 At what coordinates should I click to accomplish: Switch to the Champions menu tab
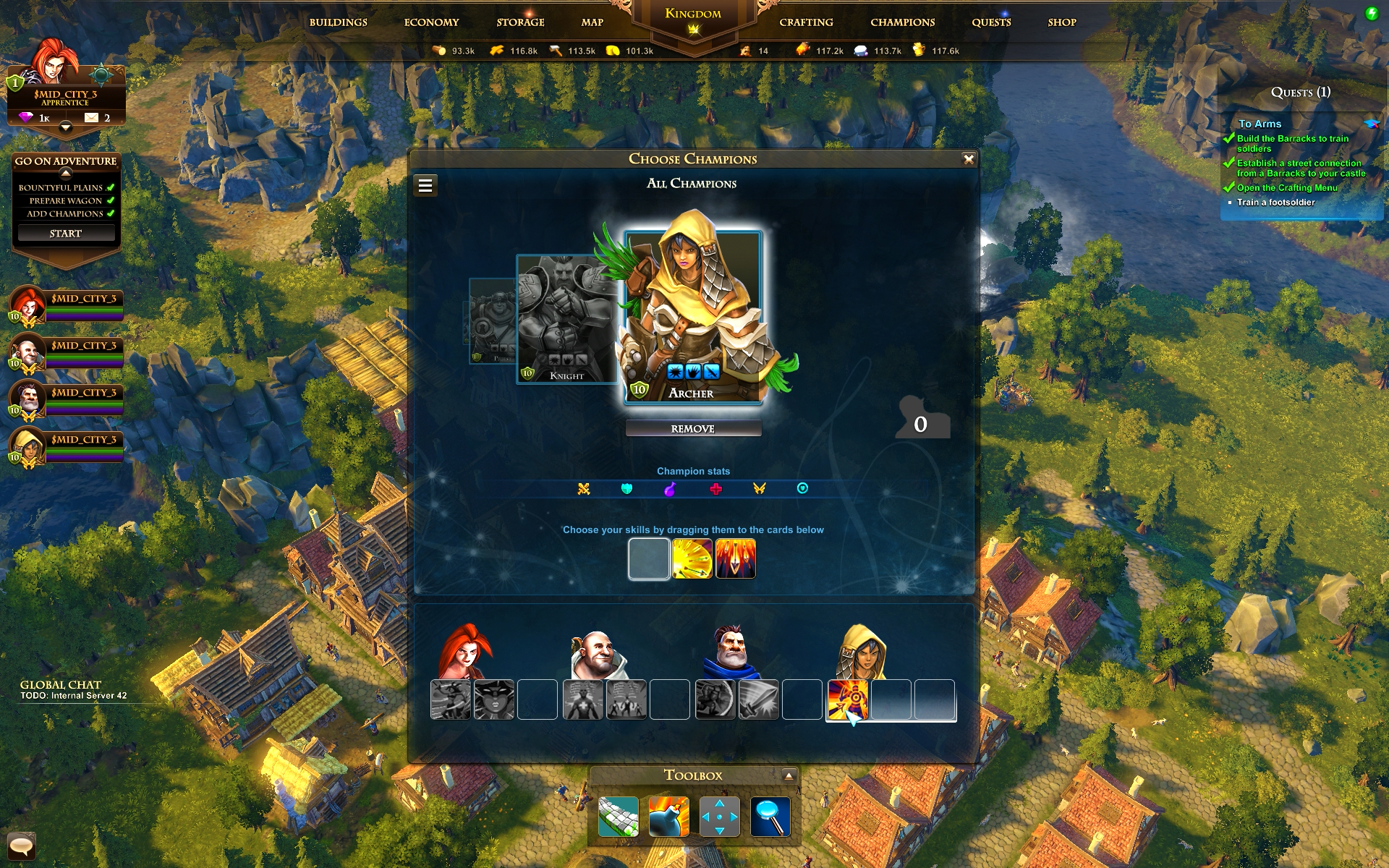[901, 22]
